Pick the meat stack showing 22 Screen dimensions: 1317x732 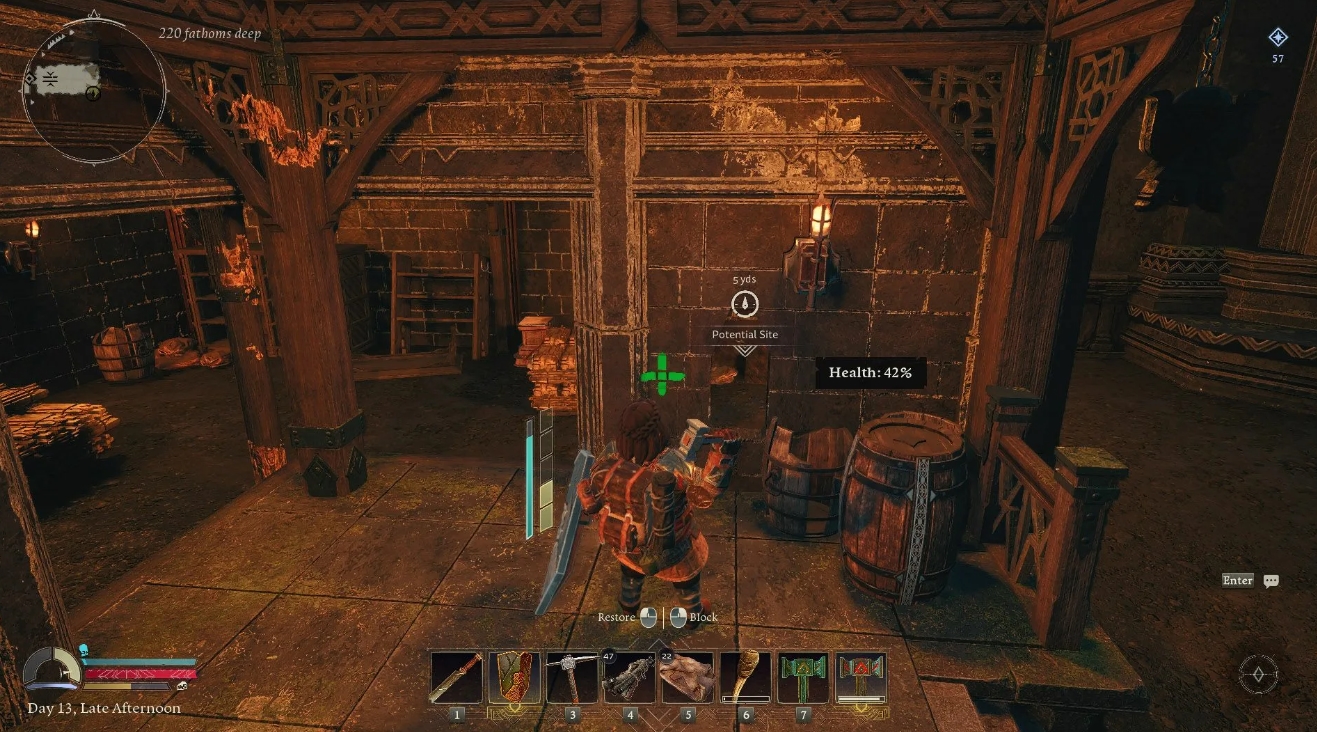coord(687,677)
